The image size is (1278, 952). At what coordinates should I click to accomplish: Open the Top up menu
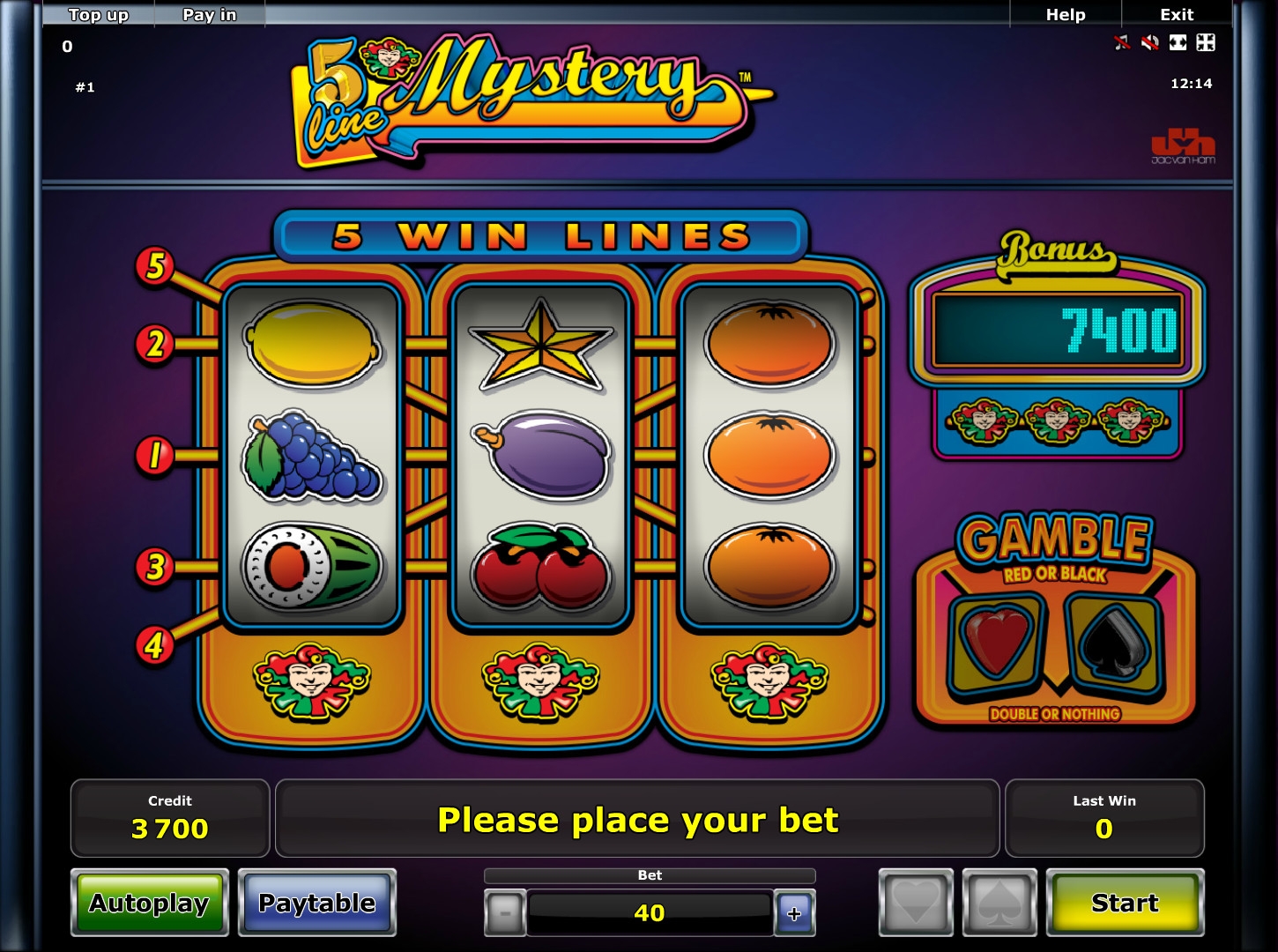click(x=99, y=14)
